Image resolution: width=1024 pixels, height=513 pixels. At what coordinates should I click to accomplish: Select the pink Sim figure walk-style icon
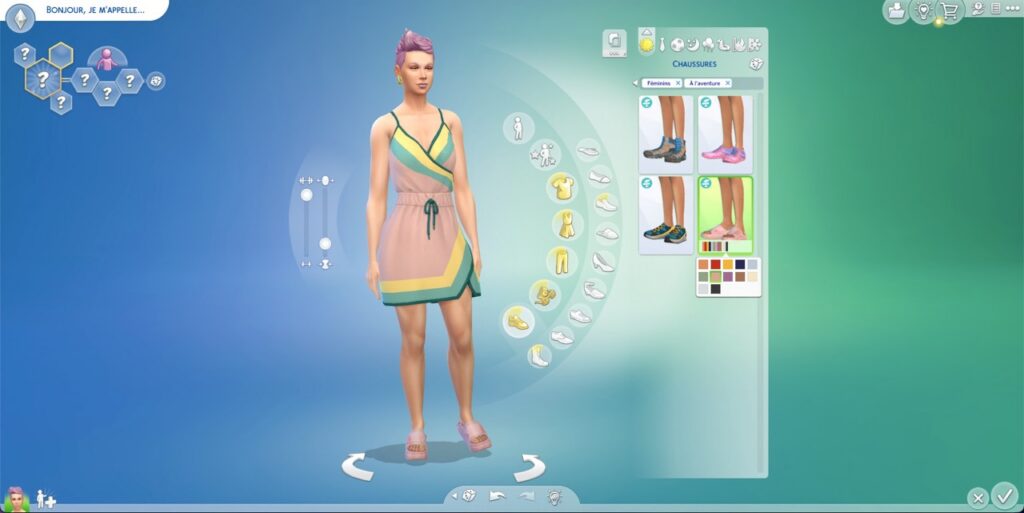pos(106,59)
